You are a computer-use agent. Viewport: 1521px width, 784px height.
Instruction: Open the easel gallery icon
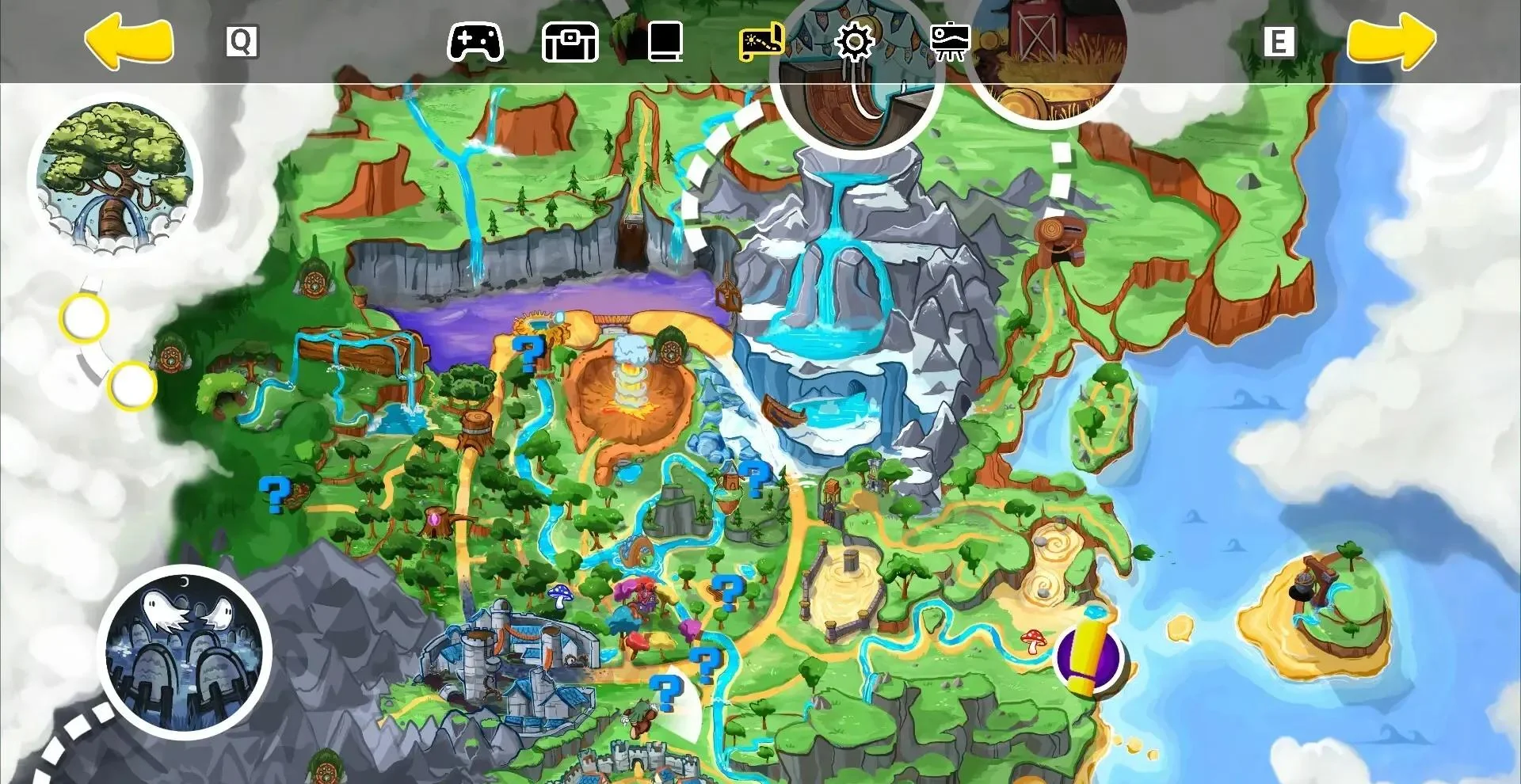[x=949, y=43]
